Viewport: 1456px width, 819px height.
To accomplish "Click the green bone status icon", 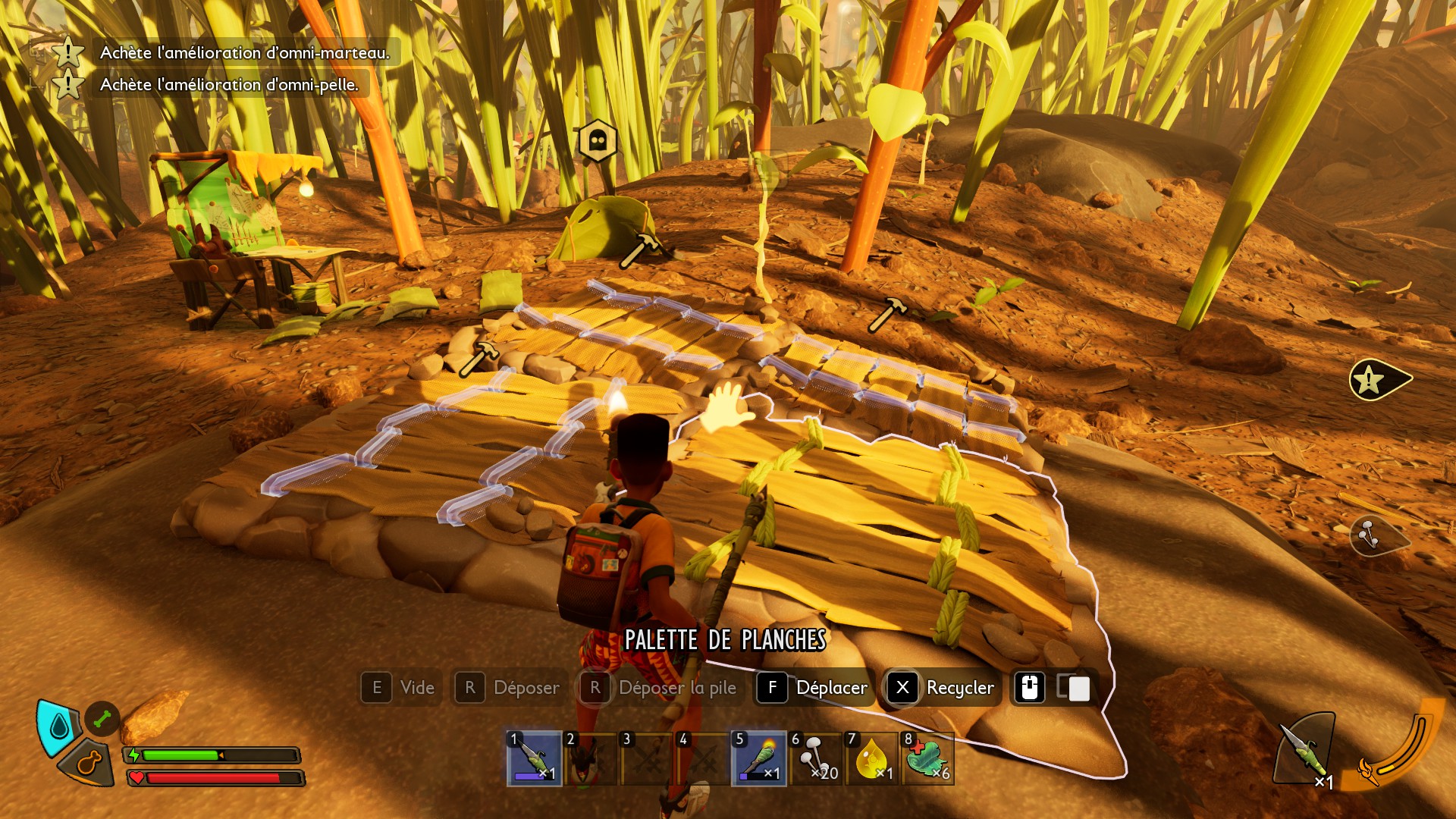I will pos(102,718).
